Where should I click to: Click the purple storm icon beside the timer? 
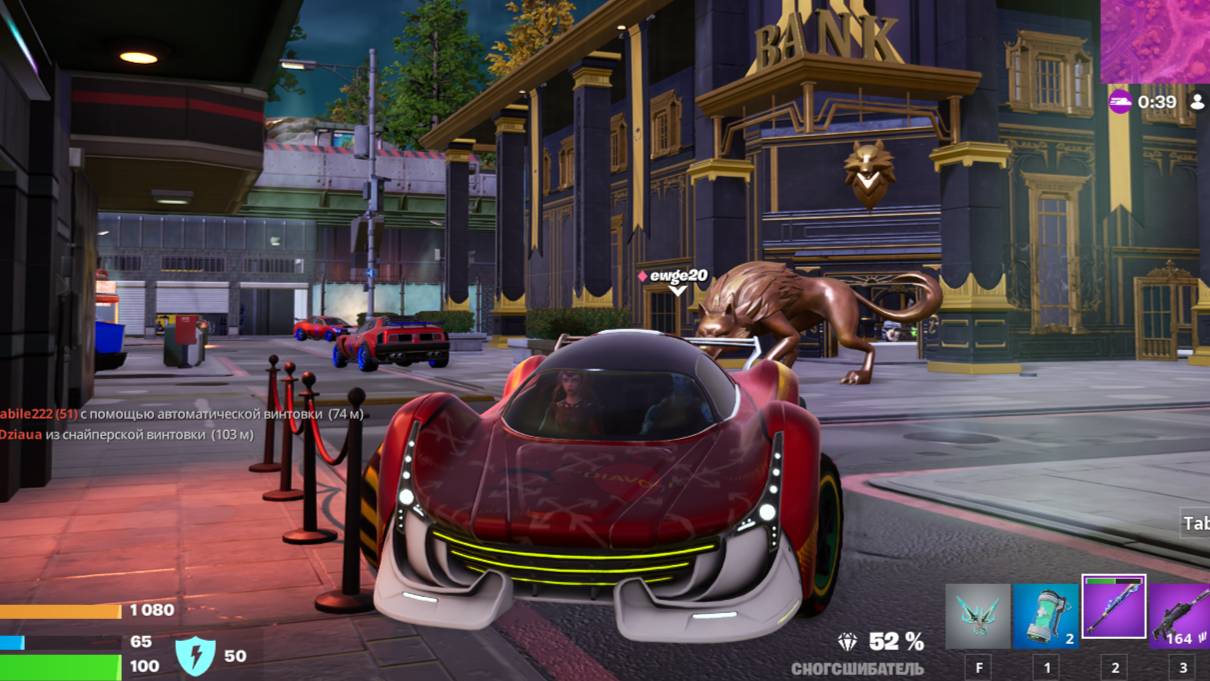point(1120,101)
